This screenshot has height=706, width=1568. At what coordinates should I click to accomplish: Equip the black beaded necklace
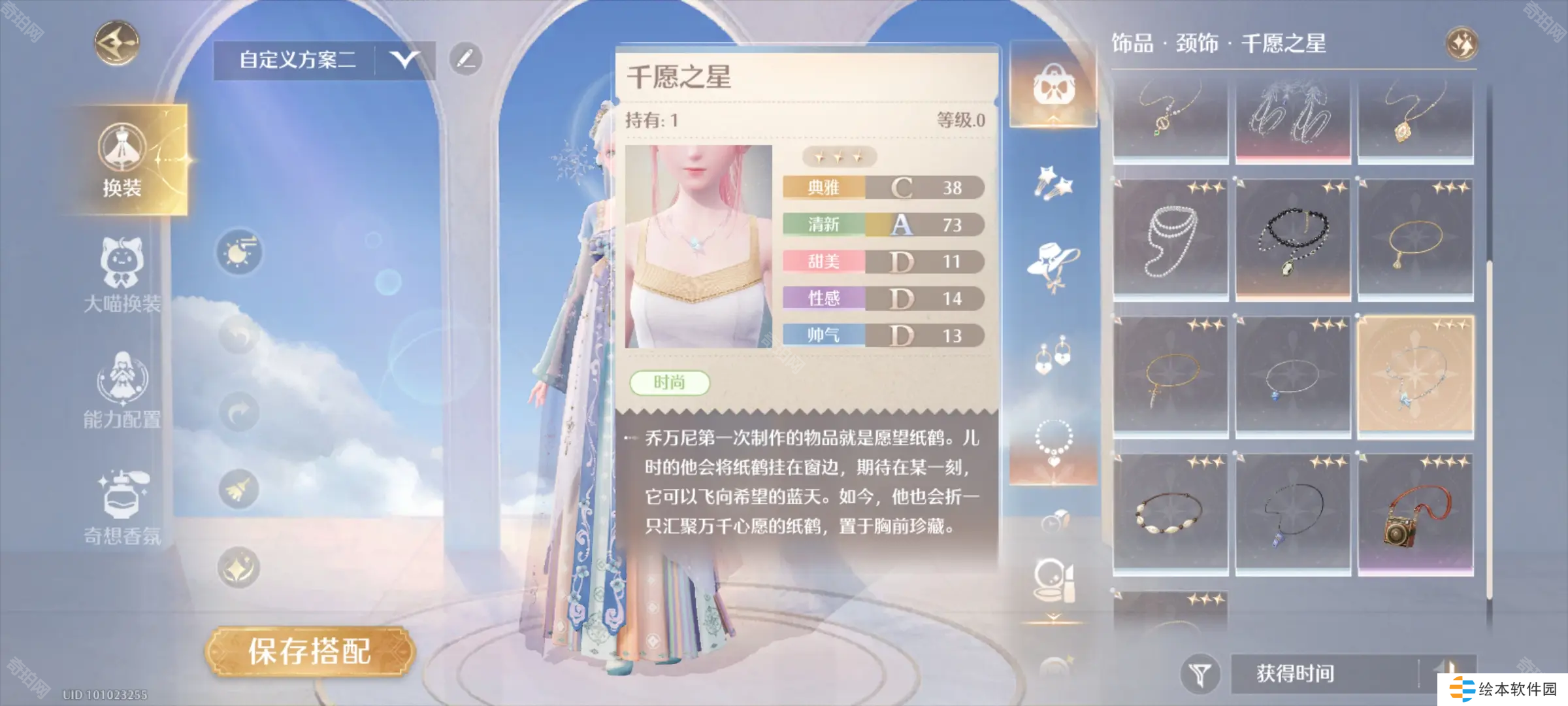coord(1292,240)
